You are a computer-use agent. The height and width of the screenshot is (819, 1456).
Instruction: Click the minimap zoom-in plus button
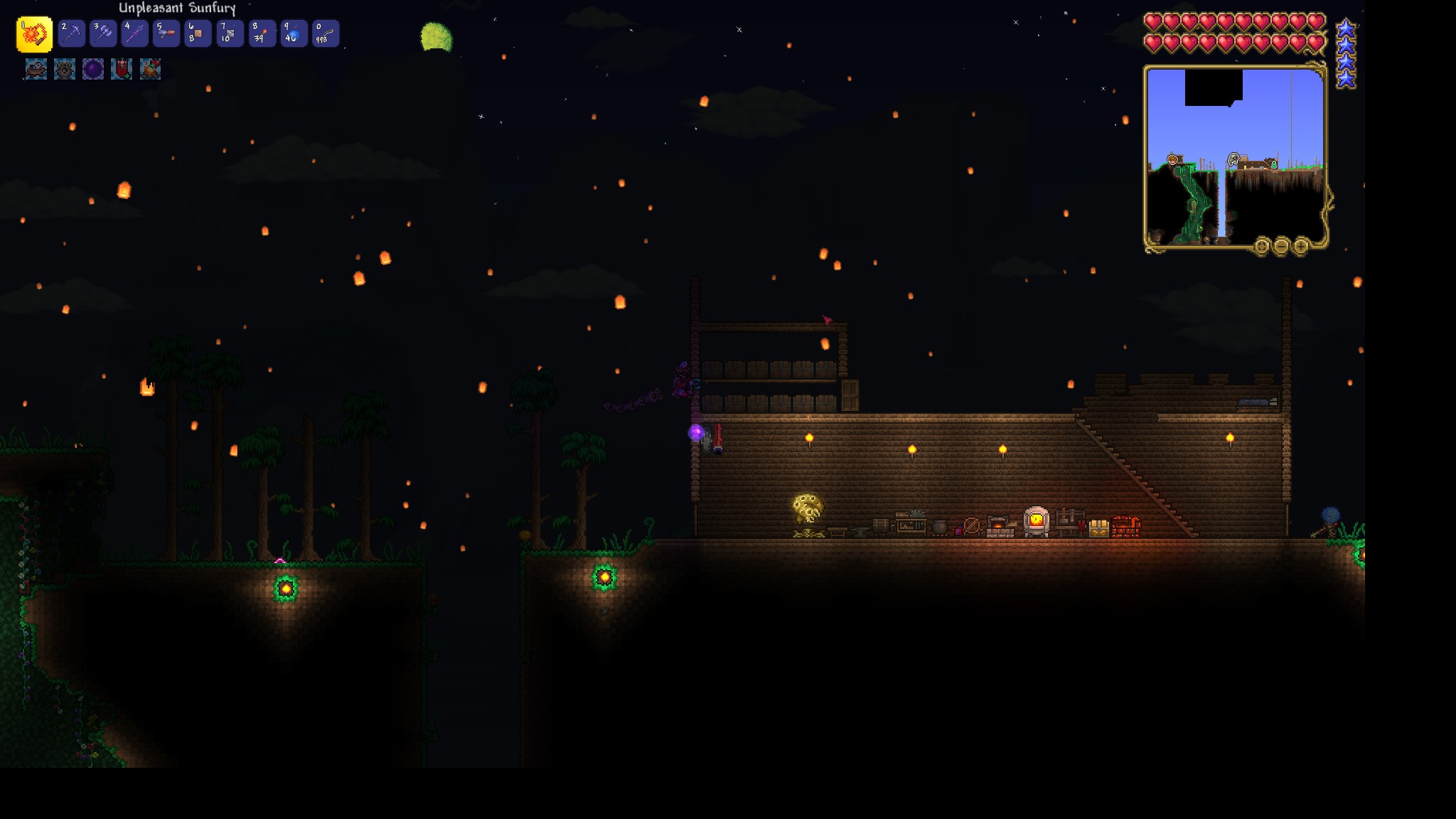click(1301, 247)
